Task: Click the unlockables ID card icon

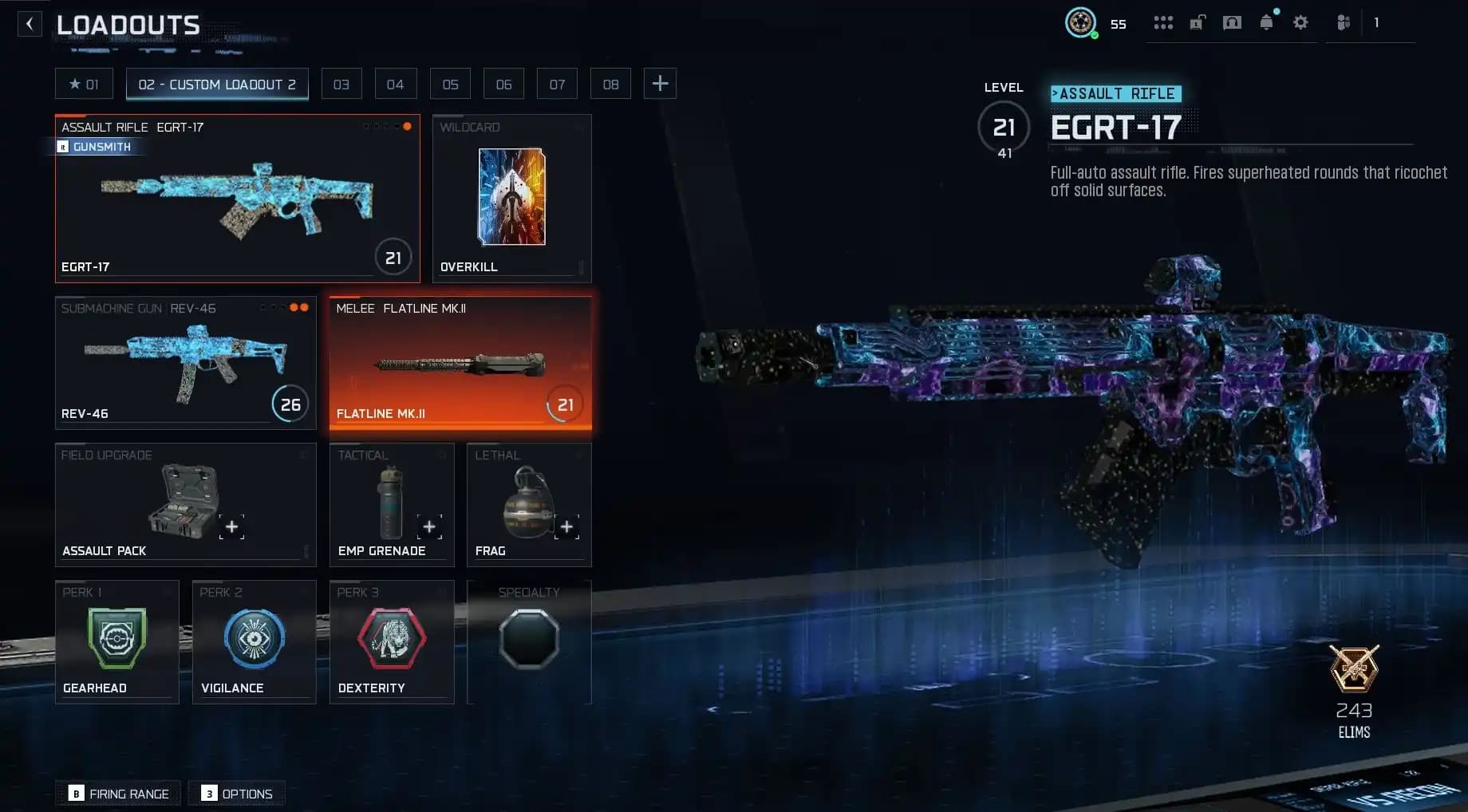Action: [1197, 23]
